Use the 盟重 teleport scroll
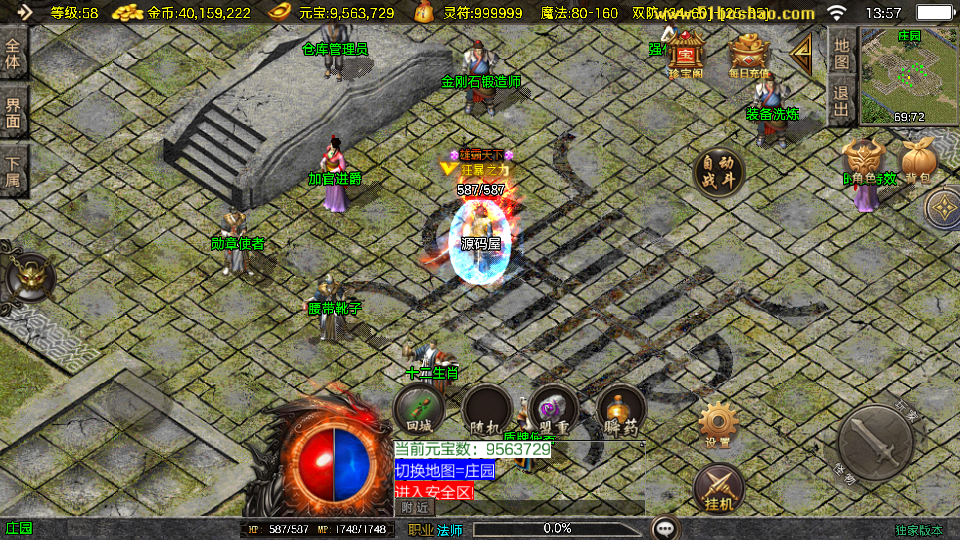This screenshot has width=960, height=540. [554, 410]
